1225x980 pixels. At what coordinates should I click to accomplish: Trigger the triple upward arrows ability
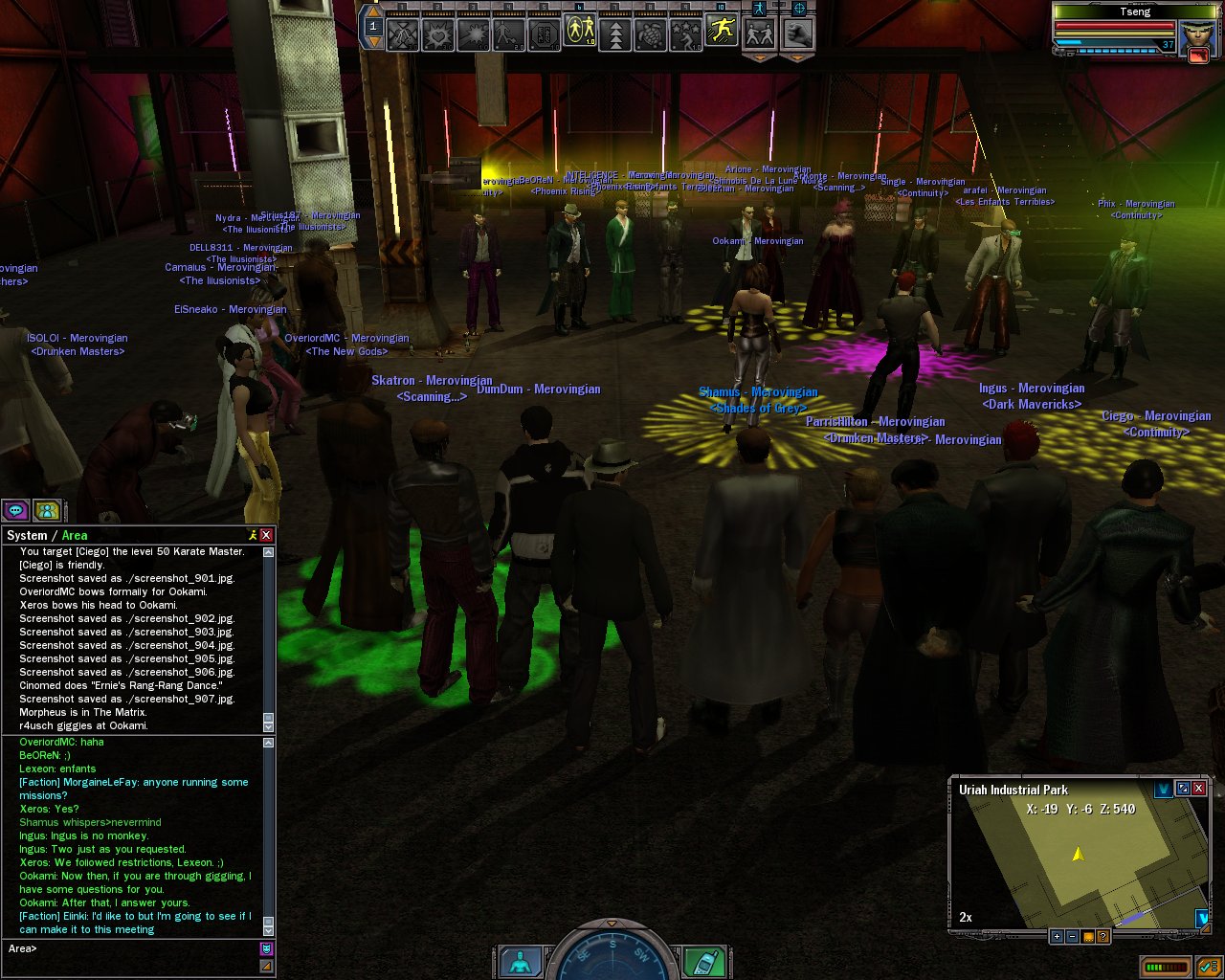[x=614, y=34]
